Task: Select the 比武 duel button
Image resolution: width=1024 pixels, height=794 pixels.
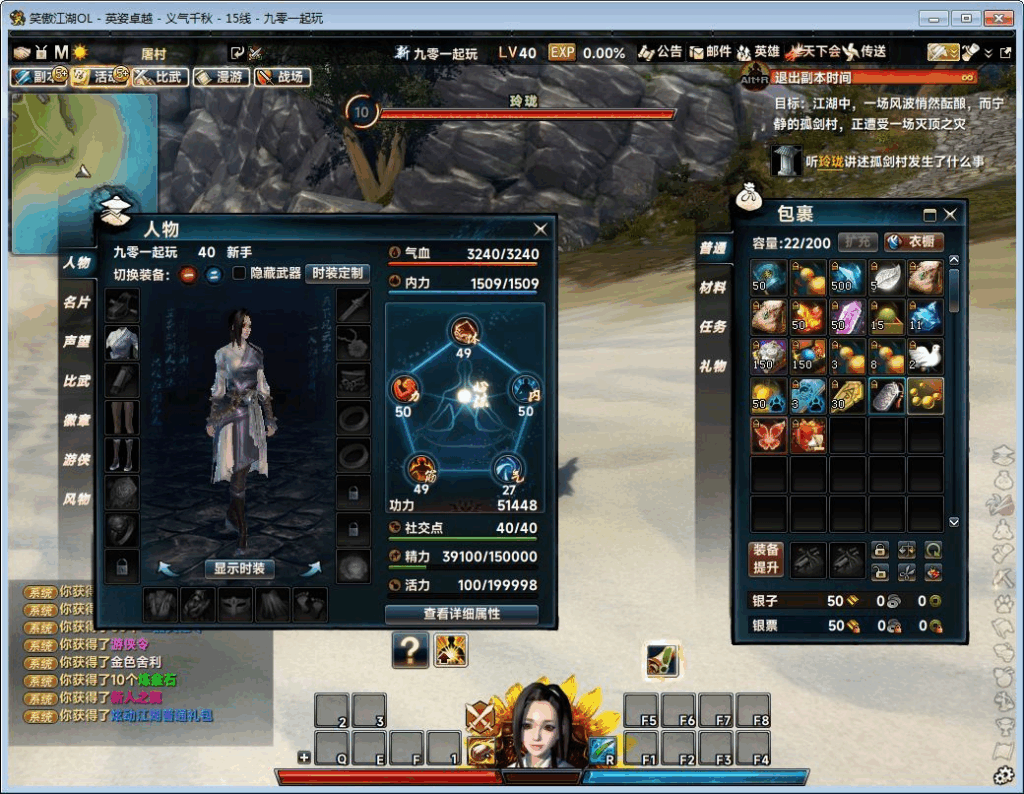Action: pos(161,76)
